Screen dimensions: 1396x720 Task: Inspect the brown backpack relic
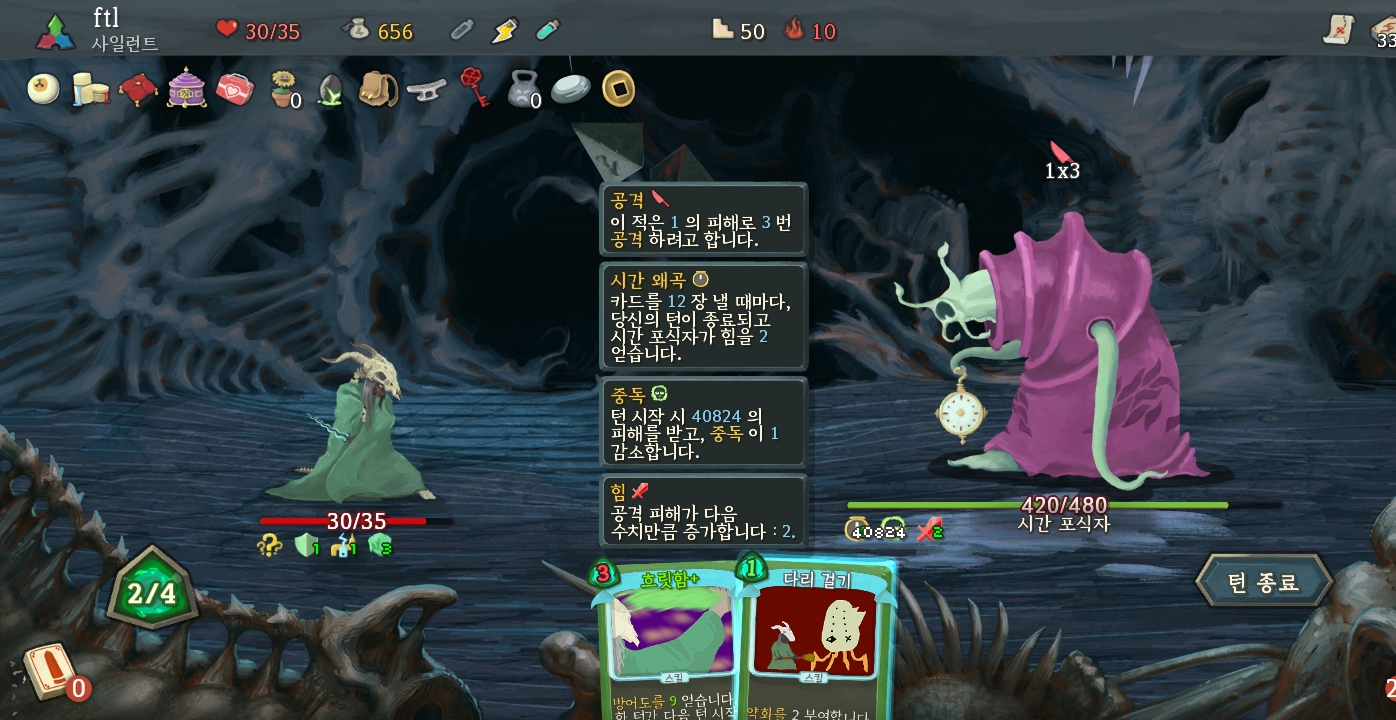(x=378, y=89)
